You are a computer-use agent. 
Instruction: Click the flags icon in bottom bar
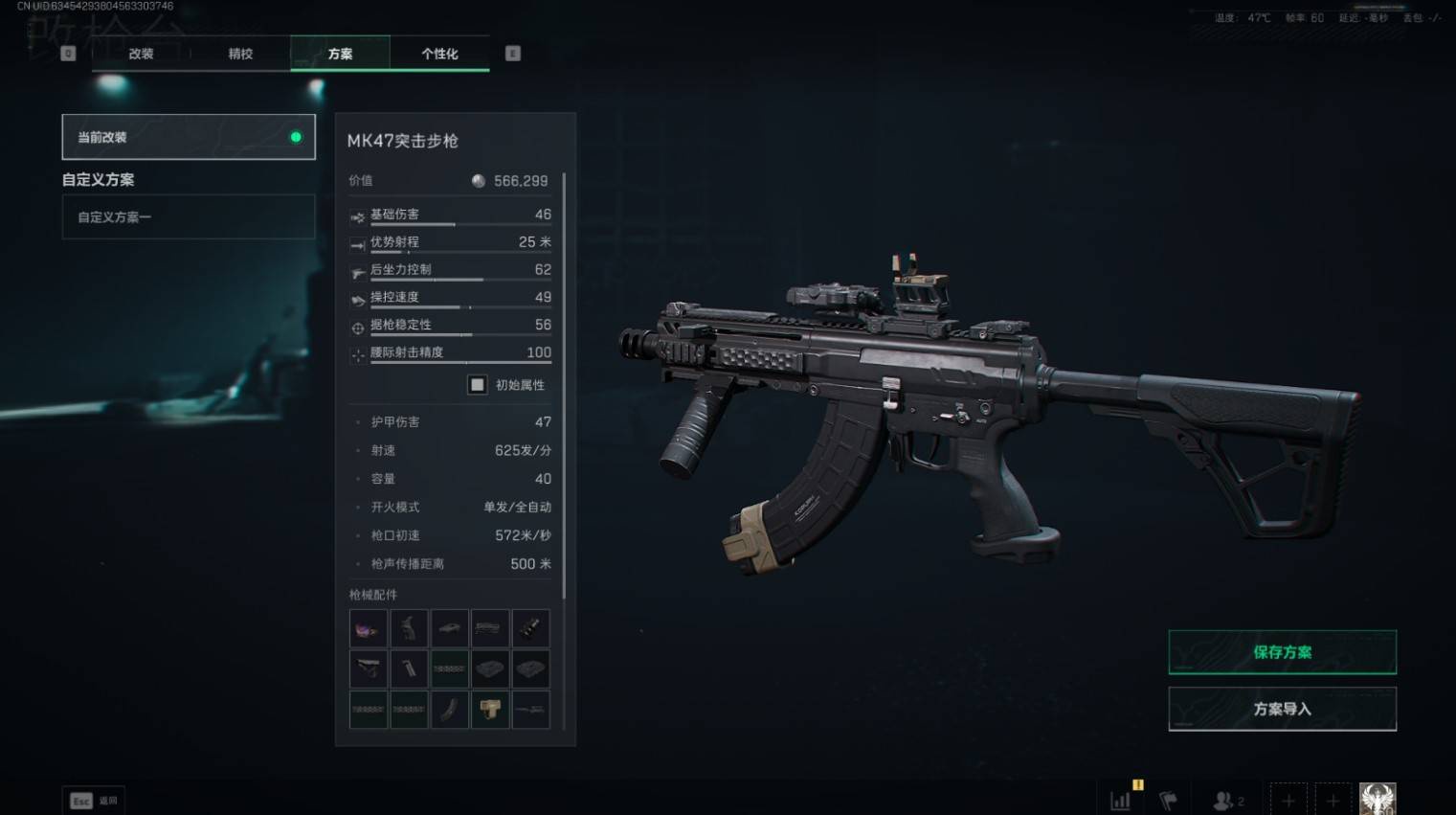(1168, 801)
